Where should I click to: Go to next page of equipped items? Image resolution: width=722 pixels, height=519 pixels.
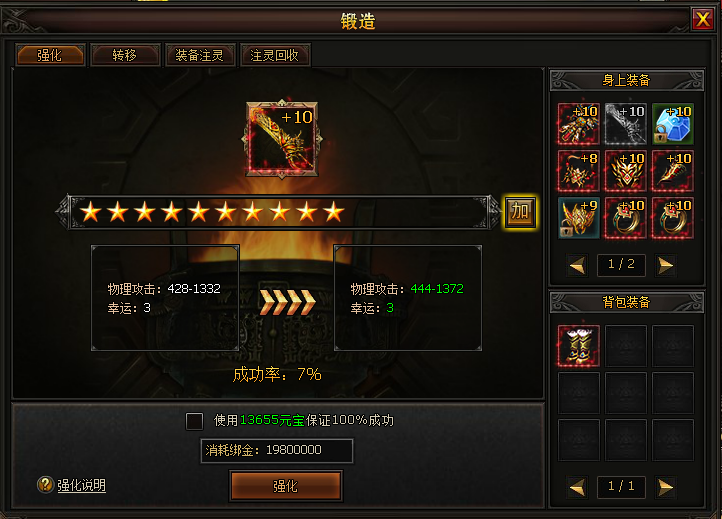click(666, 265)
